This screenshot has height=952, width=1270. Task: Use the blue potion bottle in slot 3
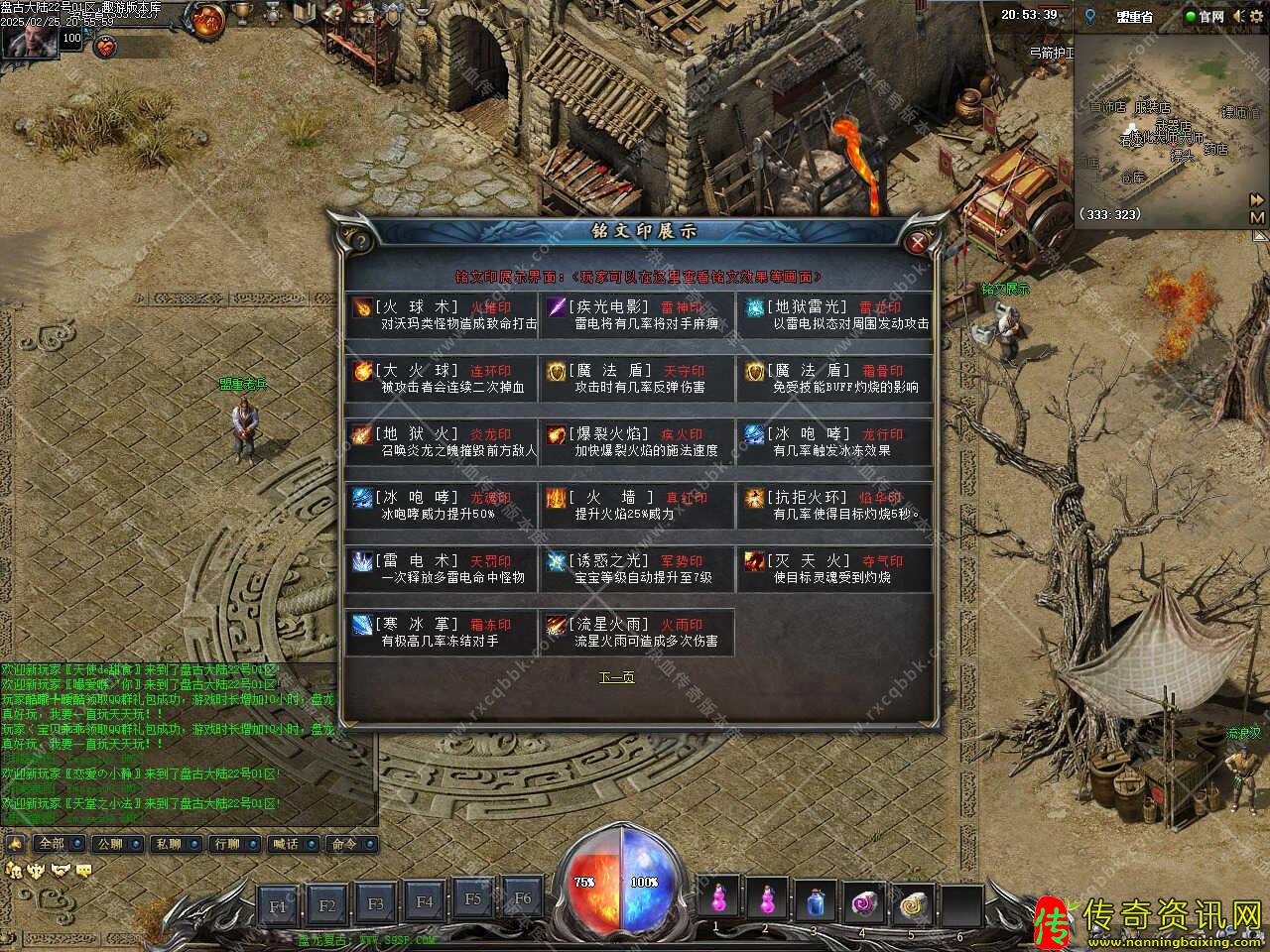coord(814,899)
